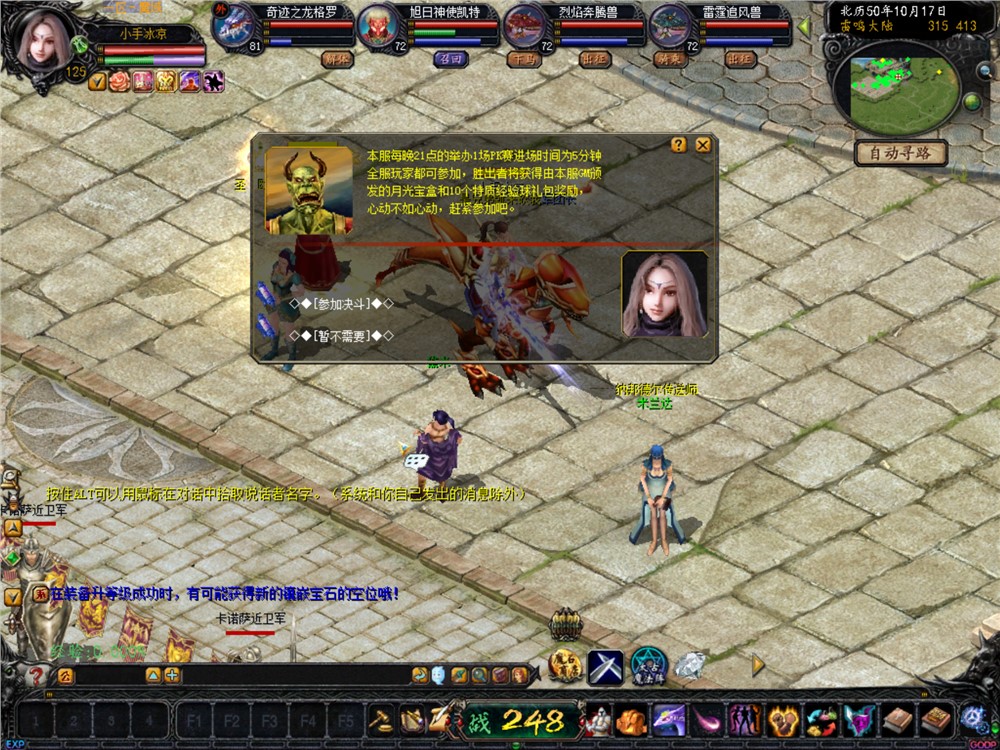The height and width of the screenshot is (750, 1000).
Task: Activate the crossed swords attack icon
Action: pyautogui.click(x=605, y=666)
